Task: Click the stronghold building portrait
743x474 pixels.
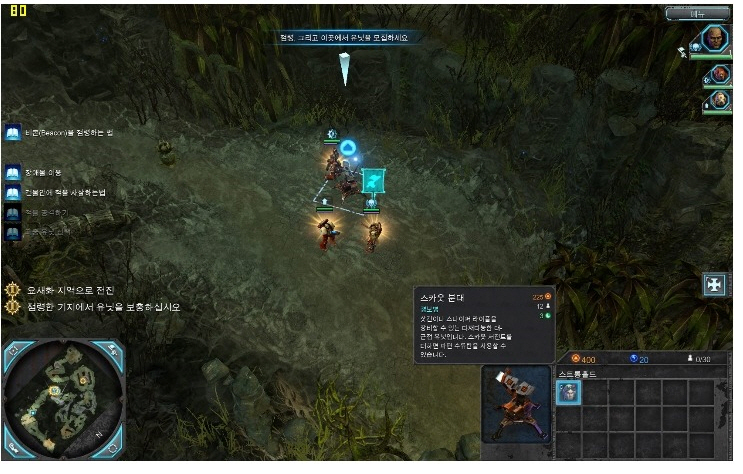Action: click(x=515, y=405)
